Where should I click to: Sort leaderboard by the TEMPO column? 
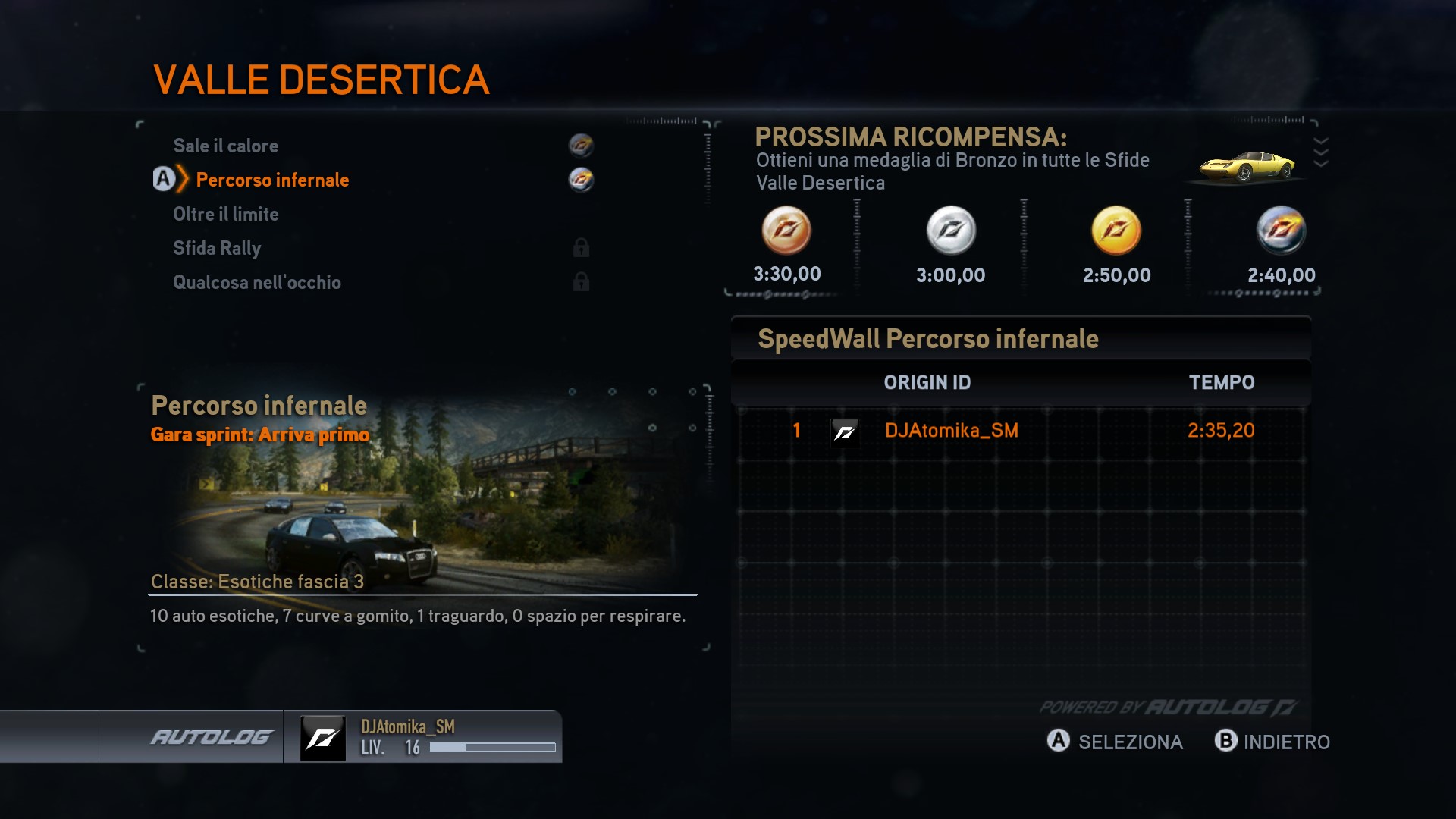pos(1221,382)
